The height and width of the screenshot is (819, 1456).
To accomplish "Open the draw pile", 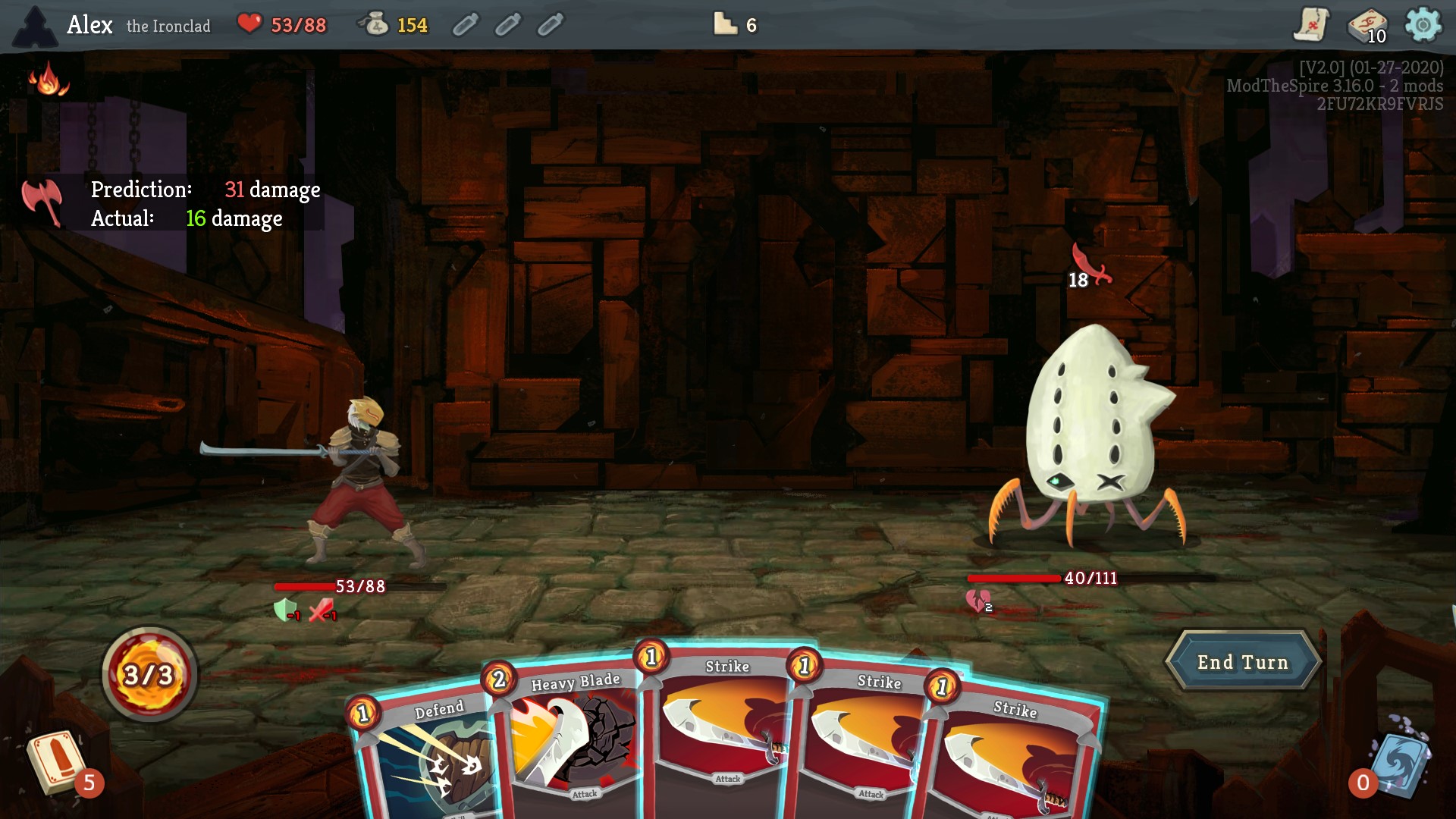I will [x=58, y=762].
